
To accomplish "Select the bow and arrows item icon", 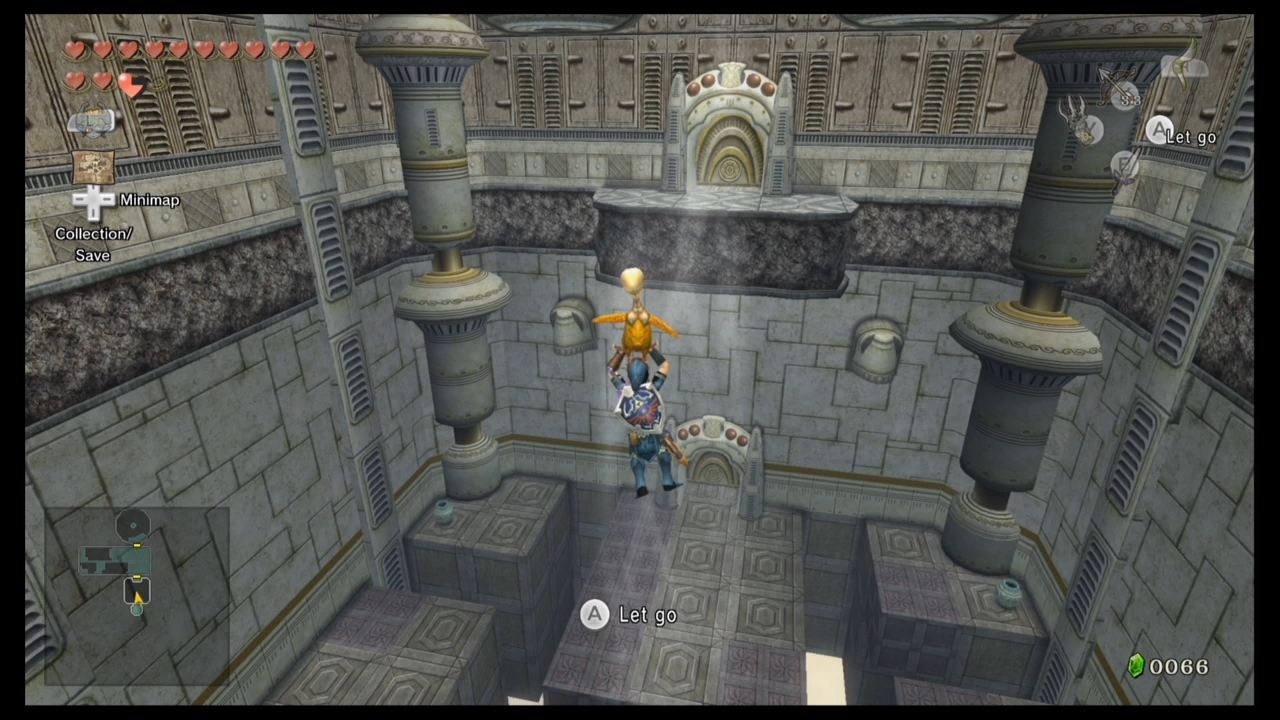I will tap(1113, 83).
